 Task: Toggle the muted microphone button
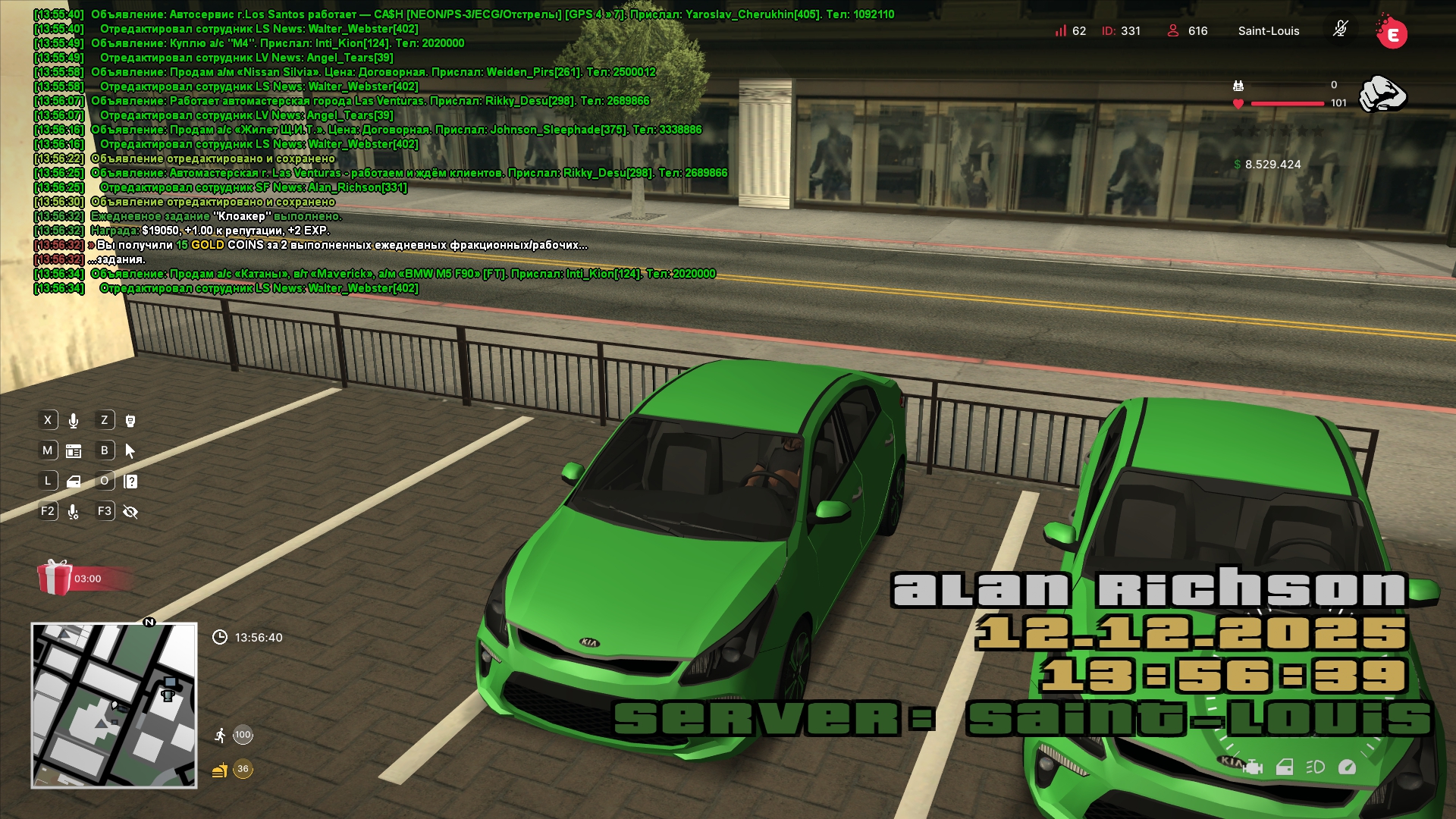coord(1340,30)
